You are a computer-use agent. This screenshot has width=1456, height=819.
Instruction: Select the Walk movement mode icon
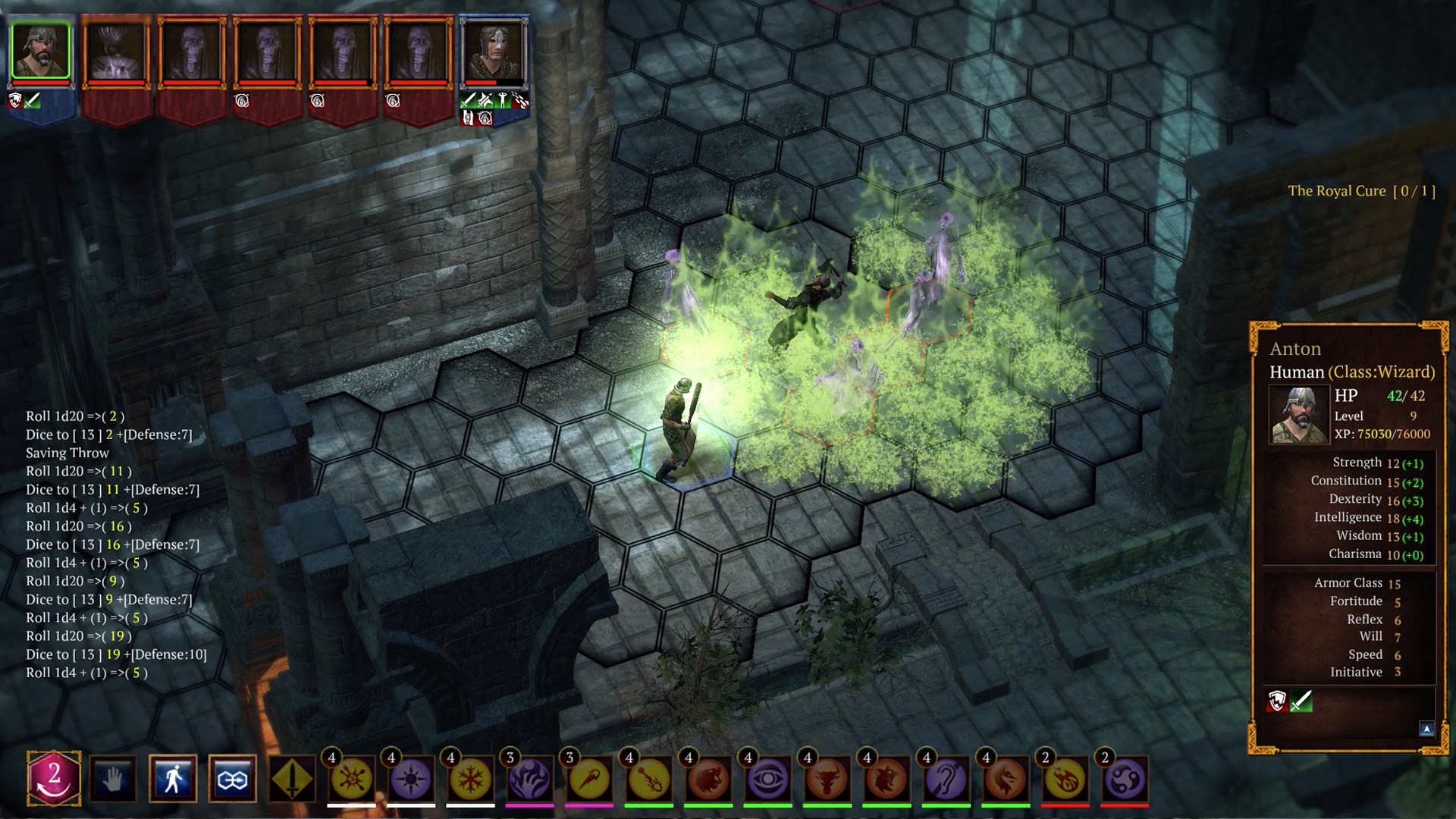tap(173, 778)
